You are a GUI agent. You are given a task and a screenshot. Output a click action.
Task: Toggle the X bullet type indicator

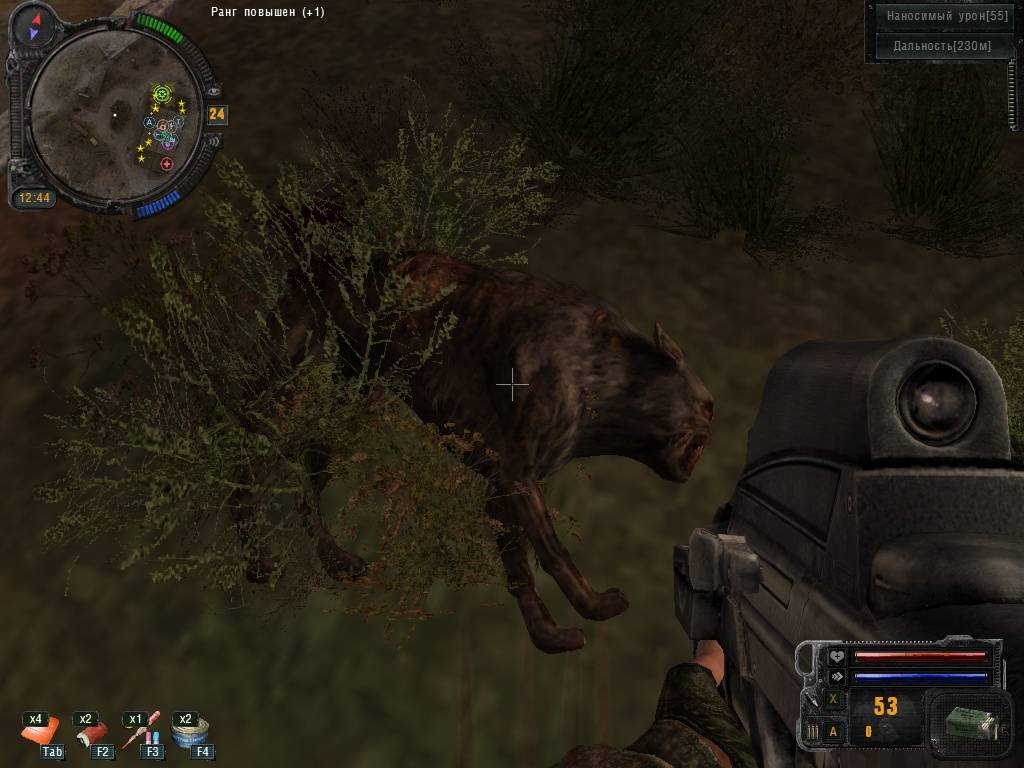click(x=833, y=699)
